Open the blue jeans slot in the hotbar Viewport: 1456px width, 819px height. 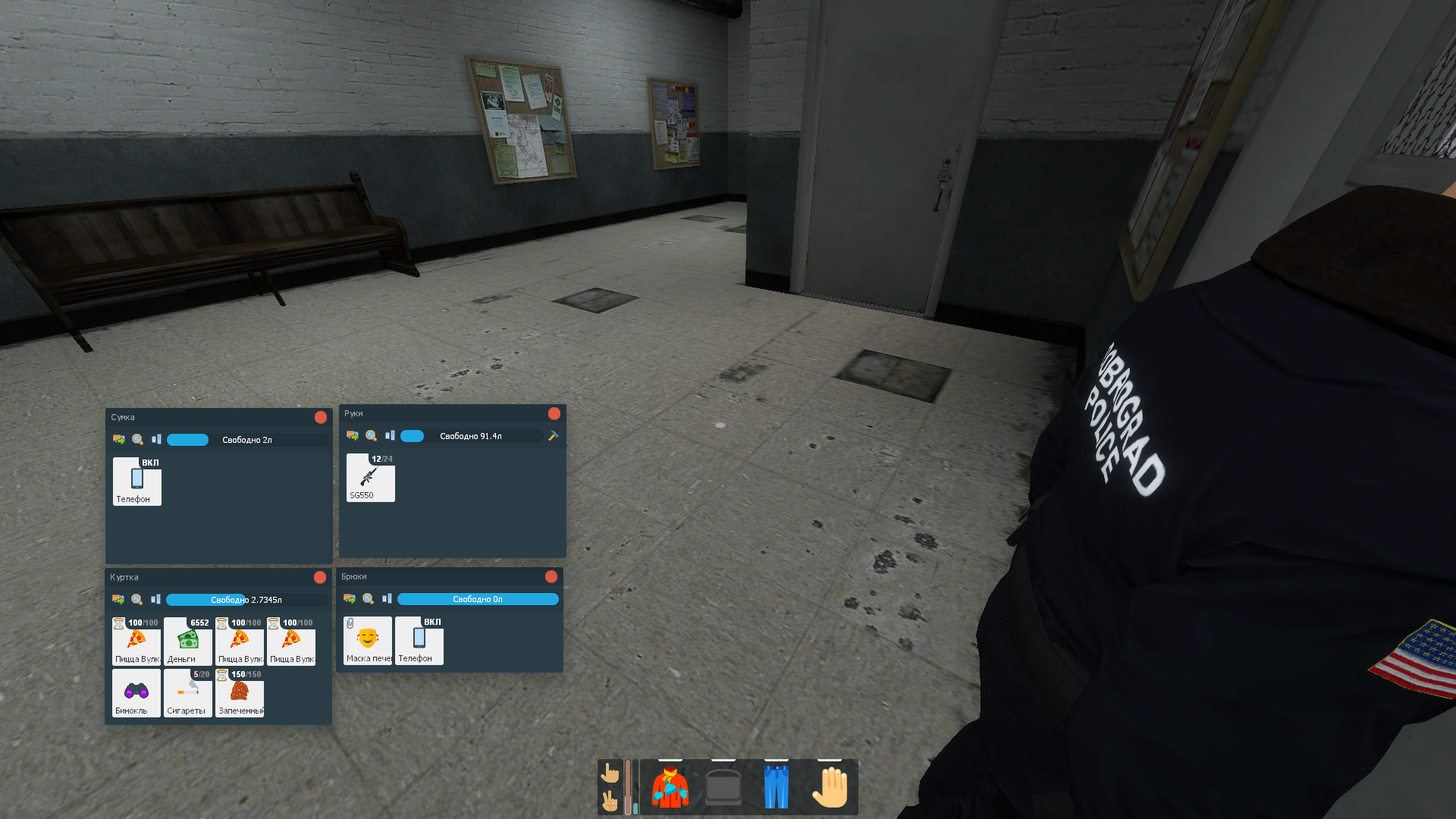[776, 787]
